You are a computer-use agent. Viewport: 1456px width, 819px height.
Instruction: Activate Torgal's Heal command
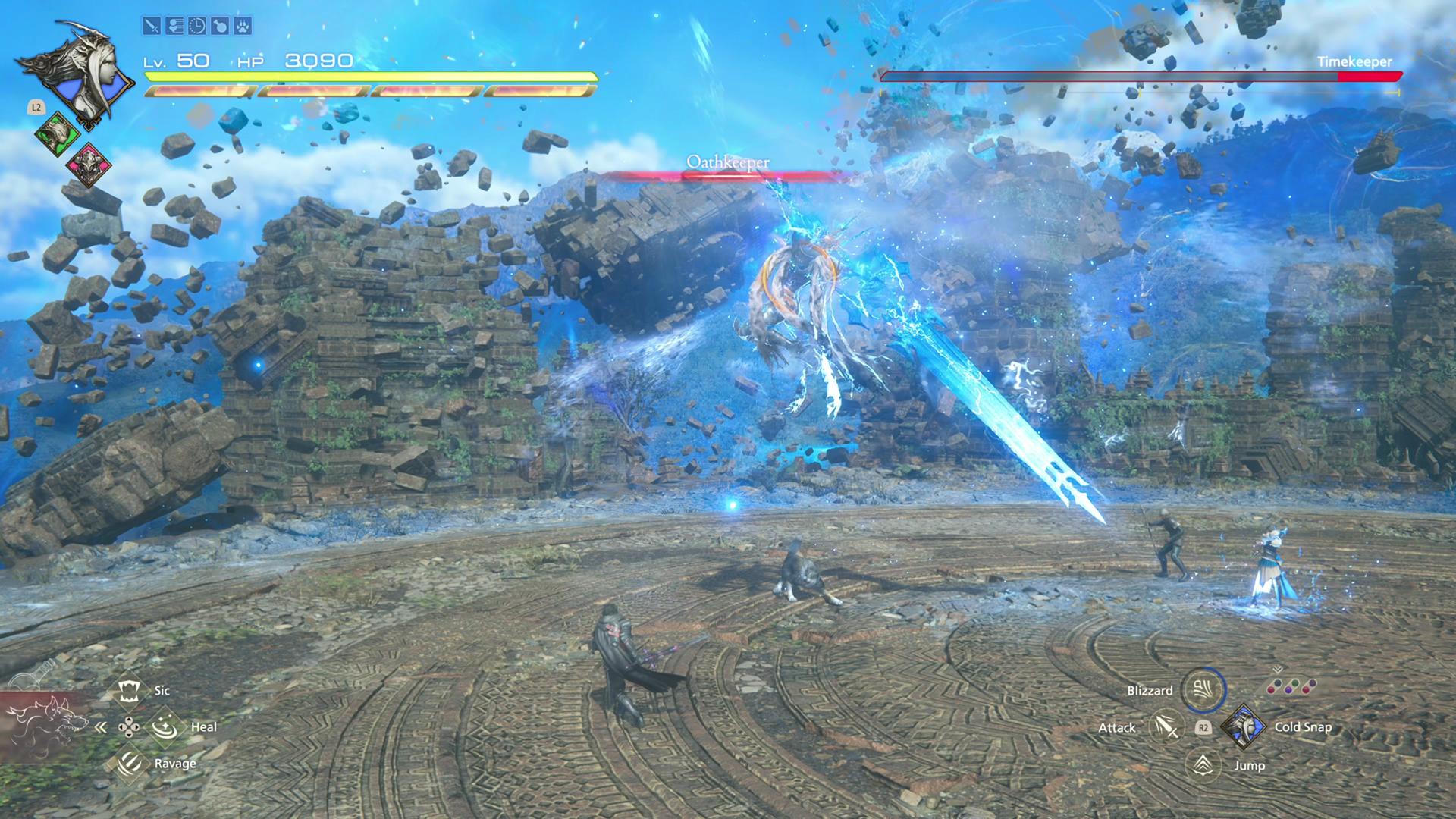(165, 727)
